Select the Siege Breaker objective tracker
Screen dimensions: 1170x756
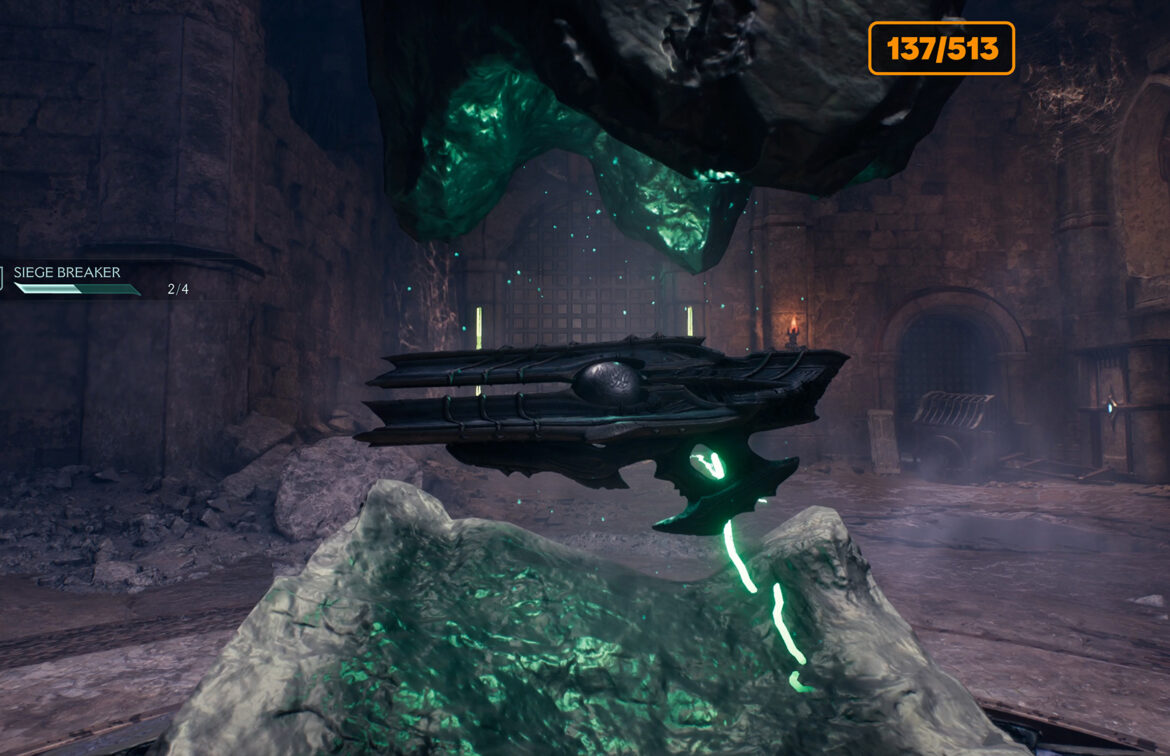coord(70,274)
